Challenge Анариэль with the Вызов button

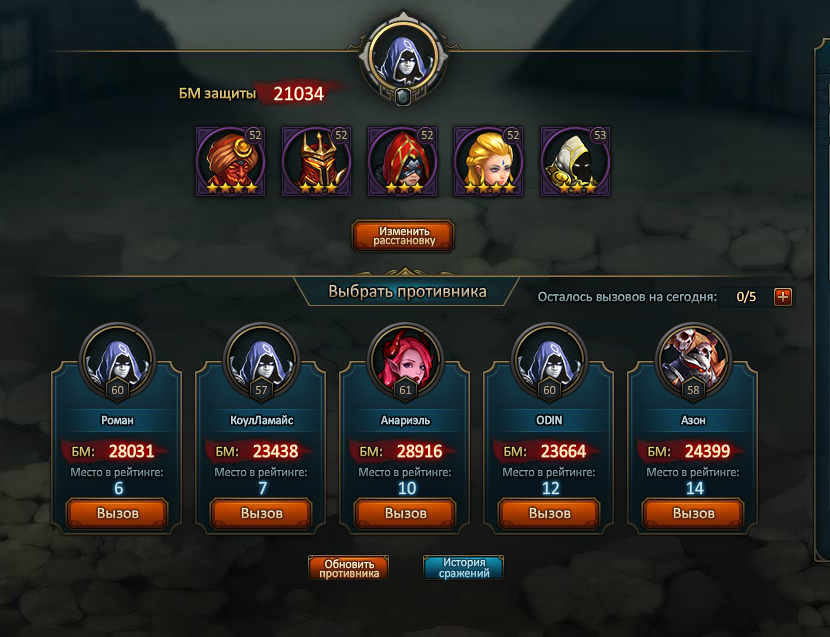(405, 513)
